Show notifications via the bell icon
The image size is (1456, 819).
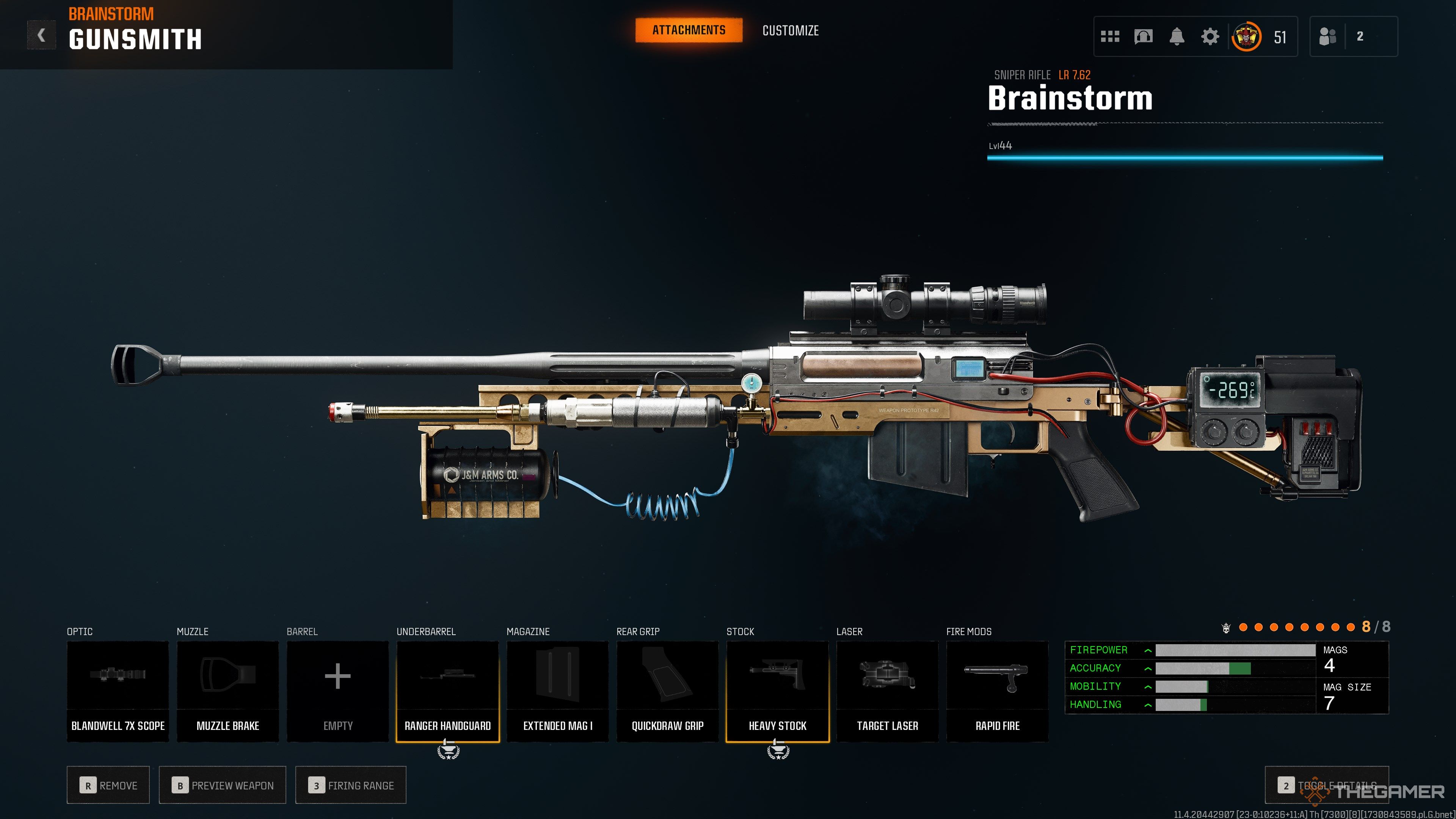tap(1177, 37)
